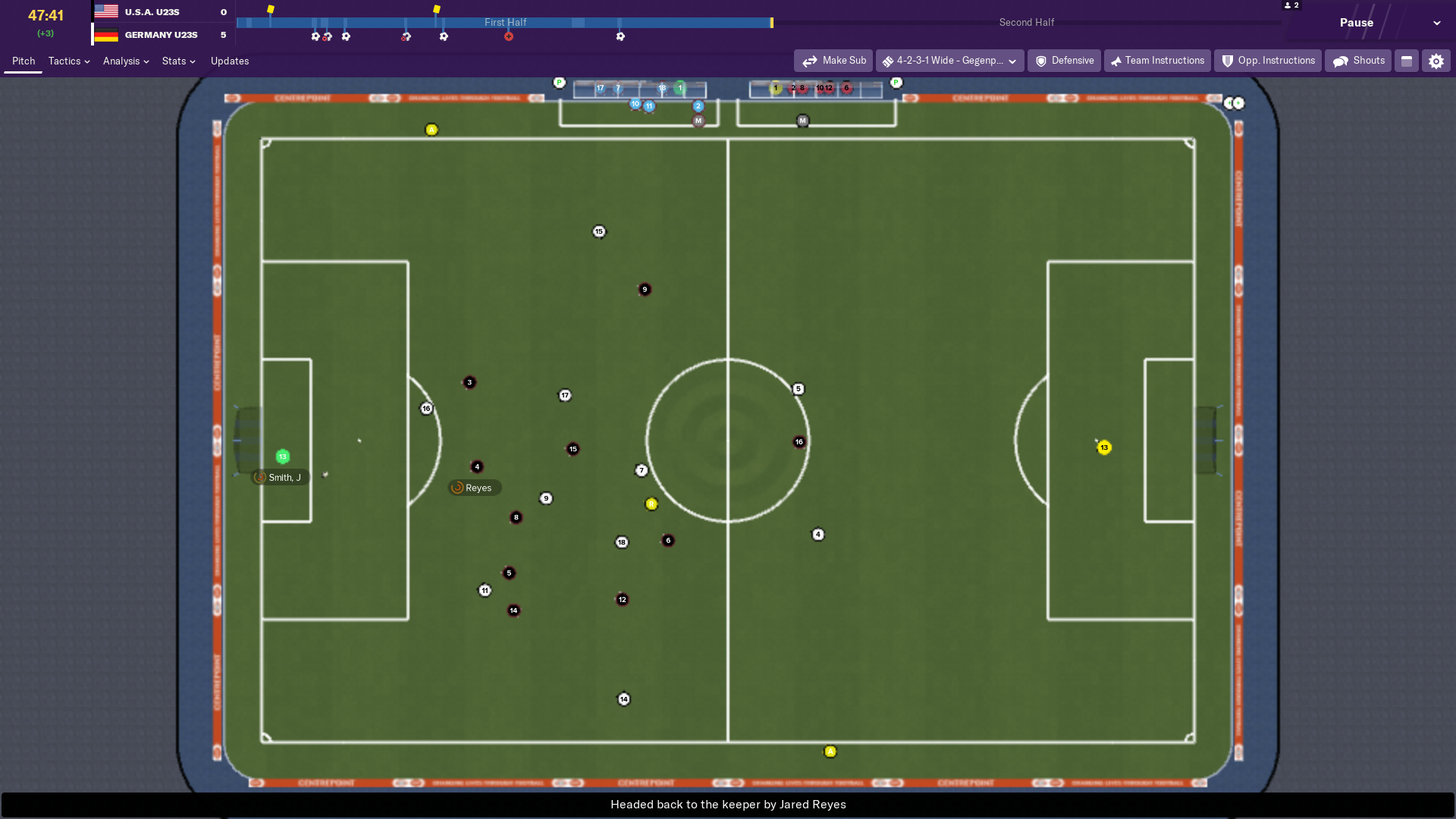Toggle the widget layout panel icon
Image resolution: width=1456 pixels, height=819 pixels.
(x=1407, y=61)
